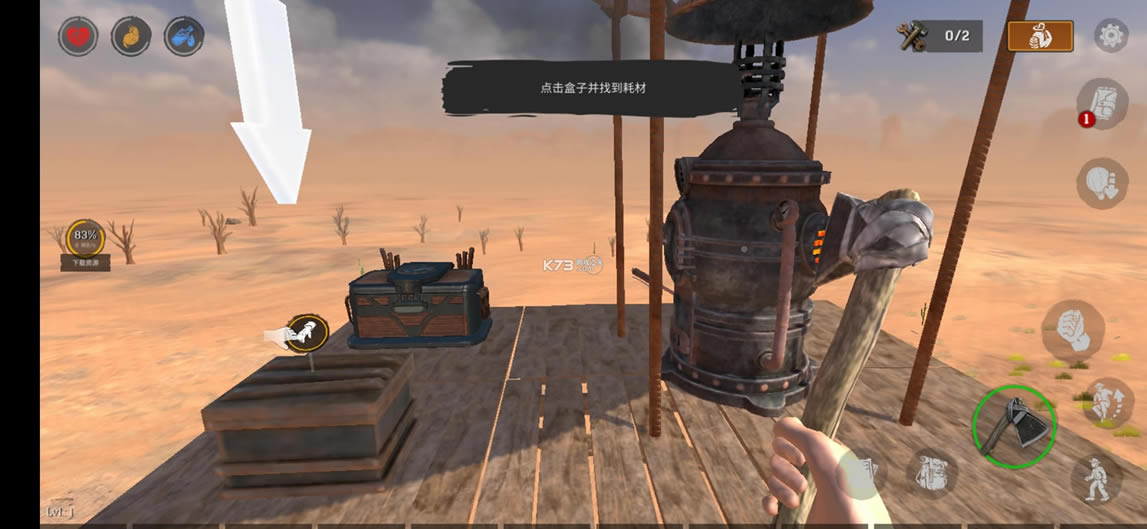Image resolution: width=1147 pixels, height=529 pixels.
Task: Tap the hand interact icon above the crate
Action: click(306, 332)
